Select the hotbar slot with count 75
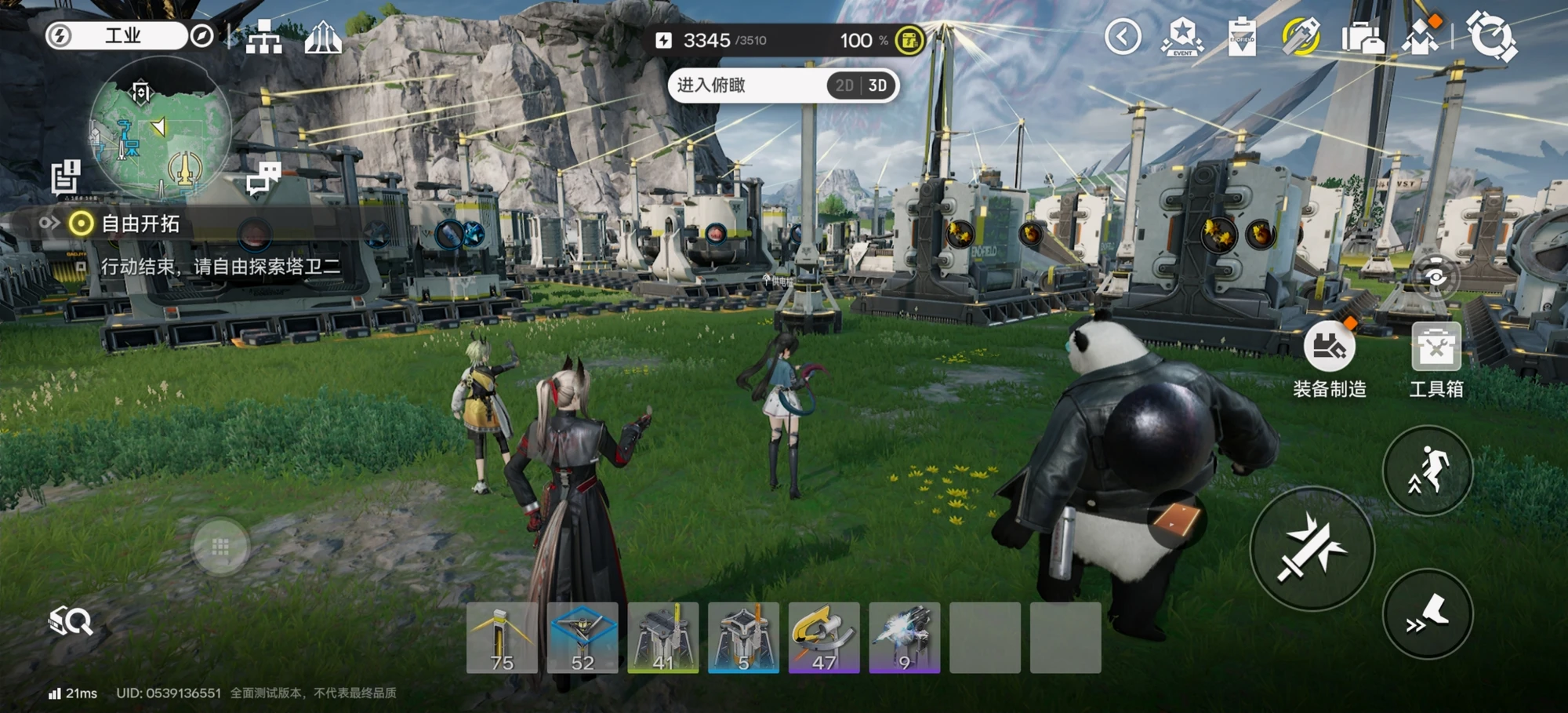Viewport: 1568px width, 713px height. pyautogui.click(x=502, y=638)
